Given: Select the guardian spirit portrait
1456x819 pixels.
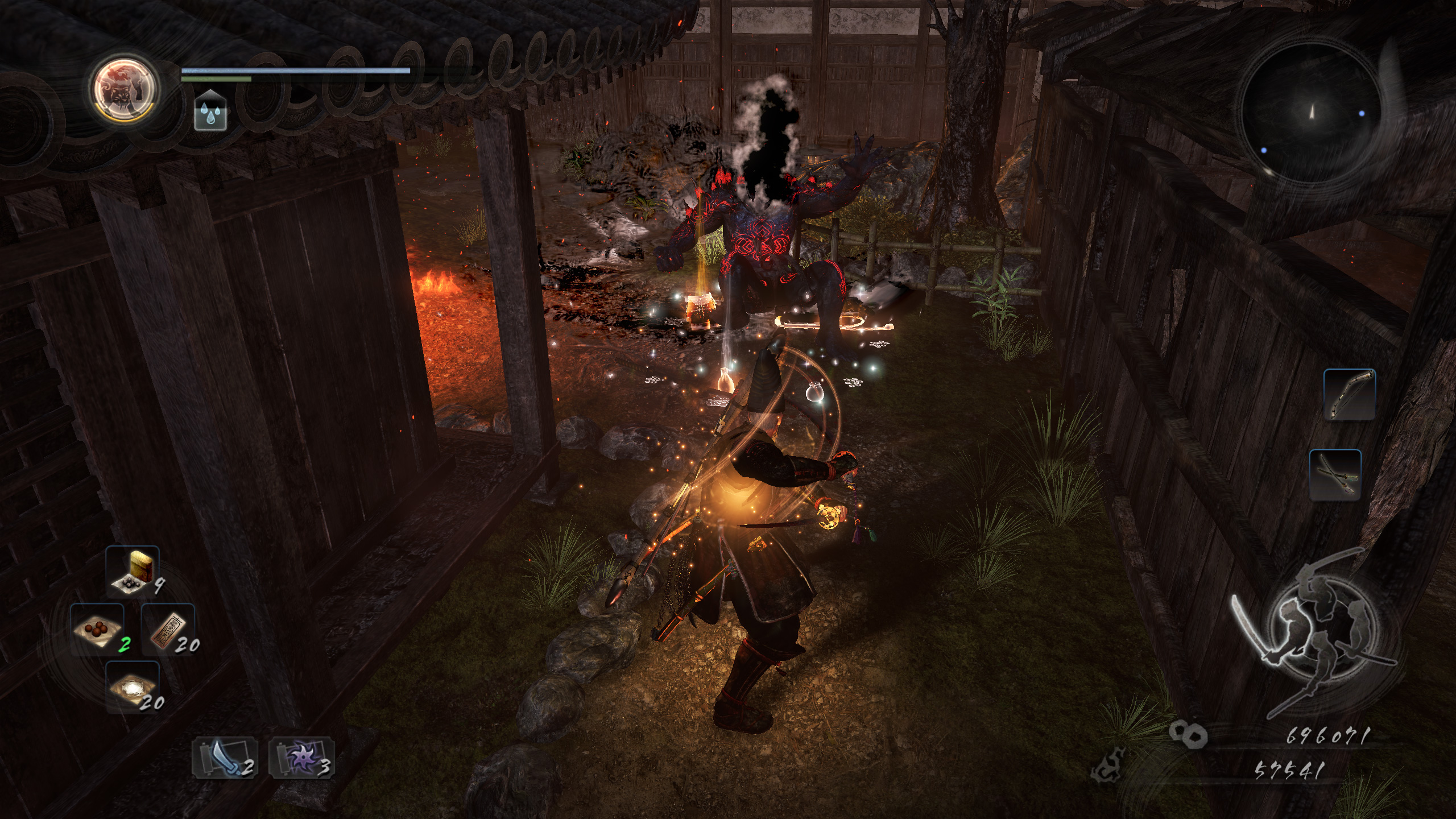Looking at the screenshot, I should click(126, 90).
